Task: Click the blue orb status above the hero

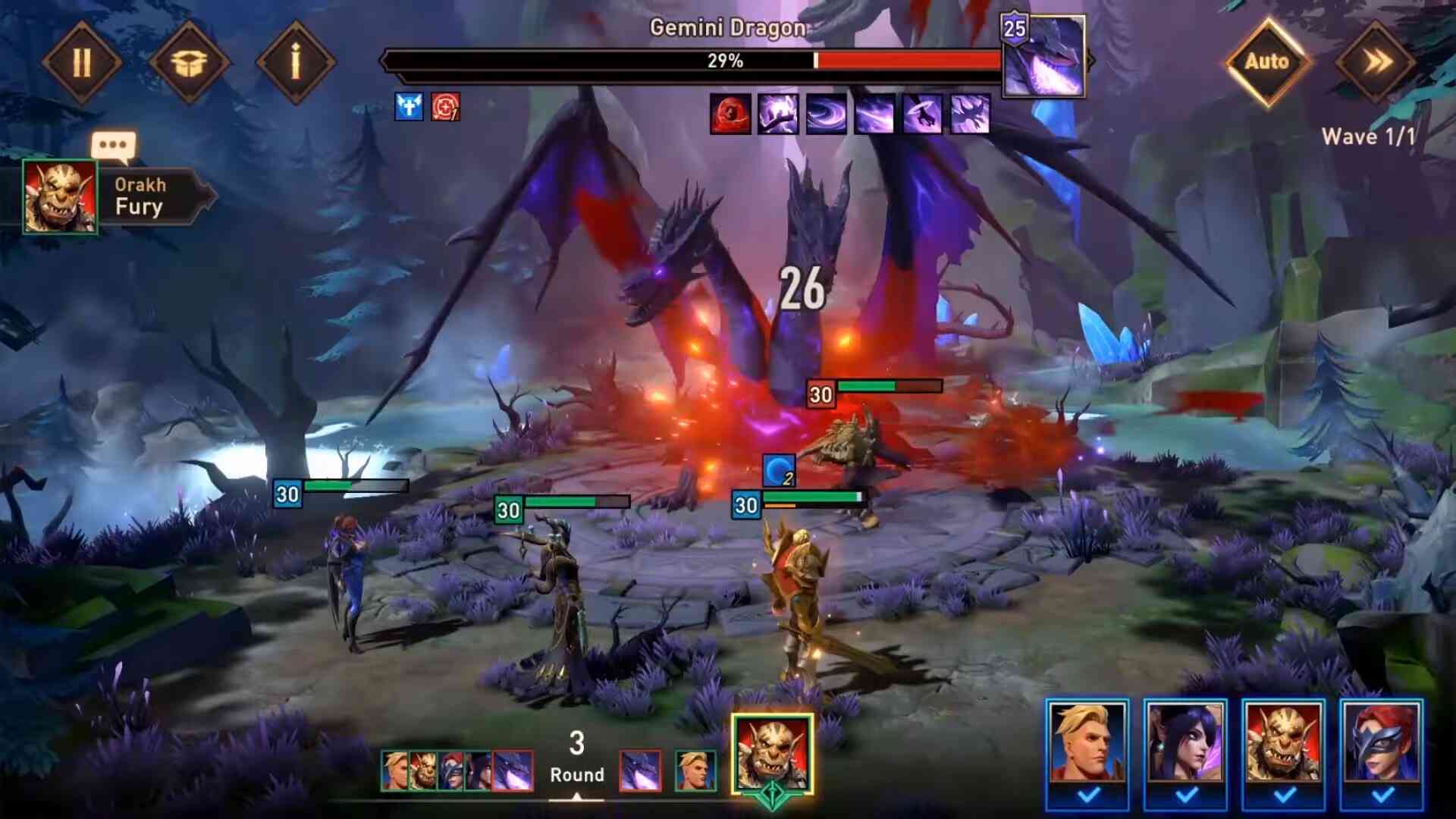Action: click(778, 470)
